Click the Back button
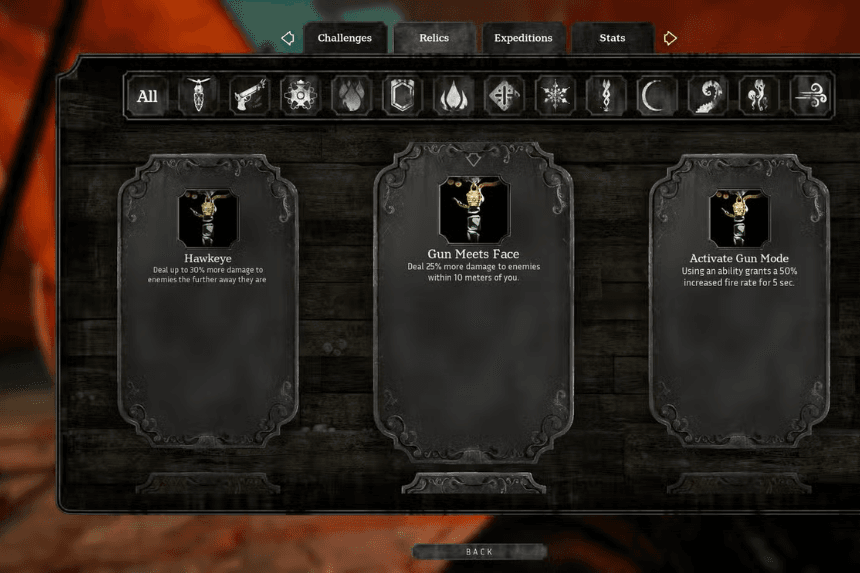This screenshot has height=573, width=860. [x=479, y=552]
